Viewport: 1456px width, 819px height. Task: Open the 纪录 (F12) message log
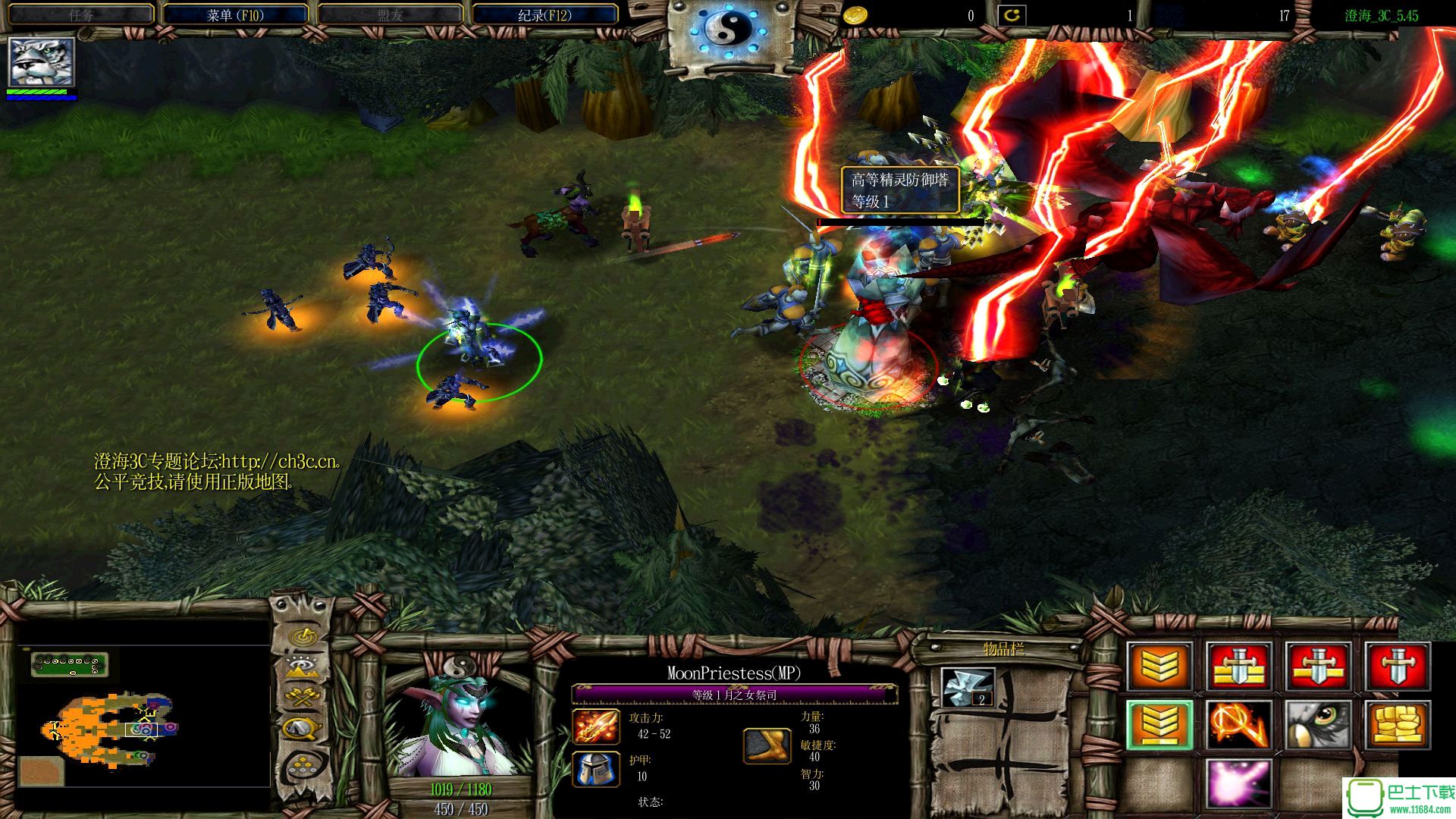[544, 15]
